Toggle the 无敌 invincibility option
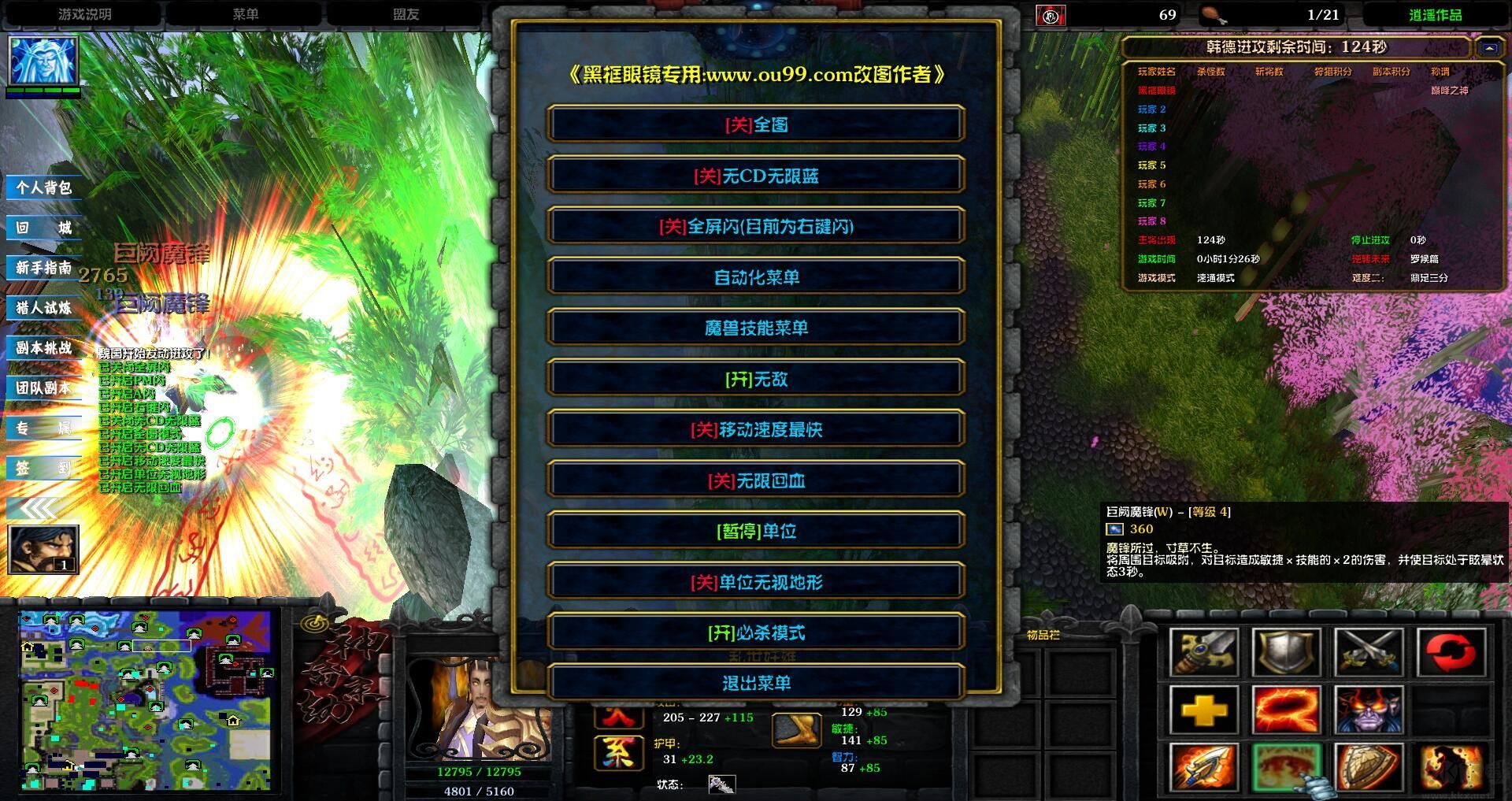1512x801 pixels. (x=756, y=379)
